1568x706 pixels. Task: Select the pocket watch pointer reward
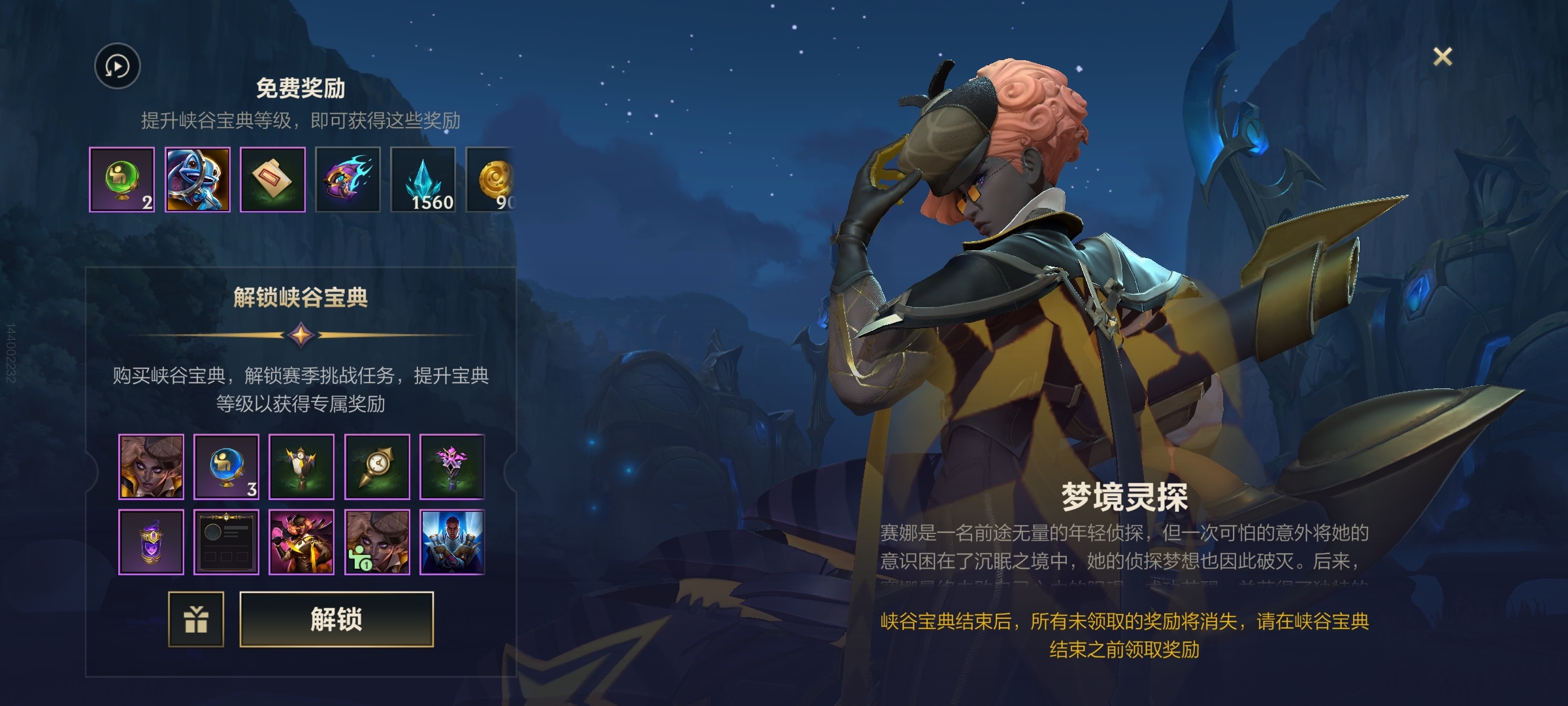[377, 467]
